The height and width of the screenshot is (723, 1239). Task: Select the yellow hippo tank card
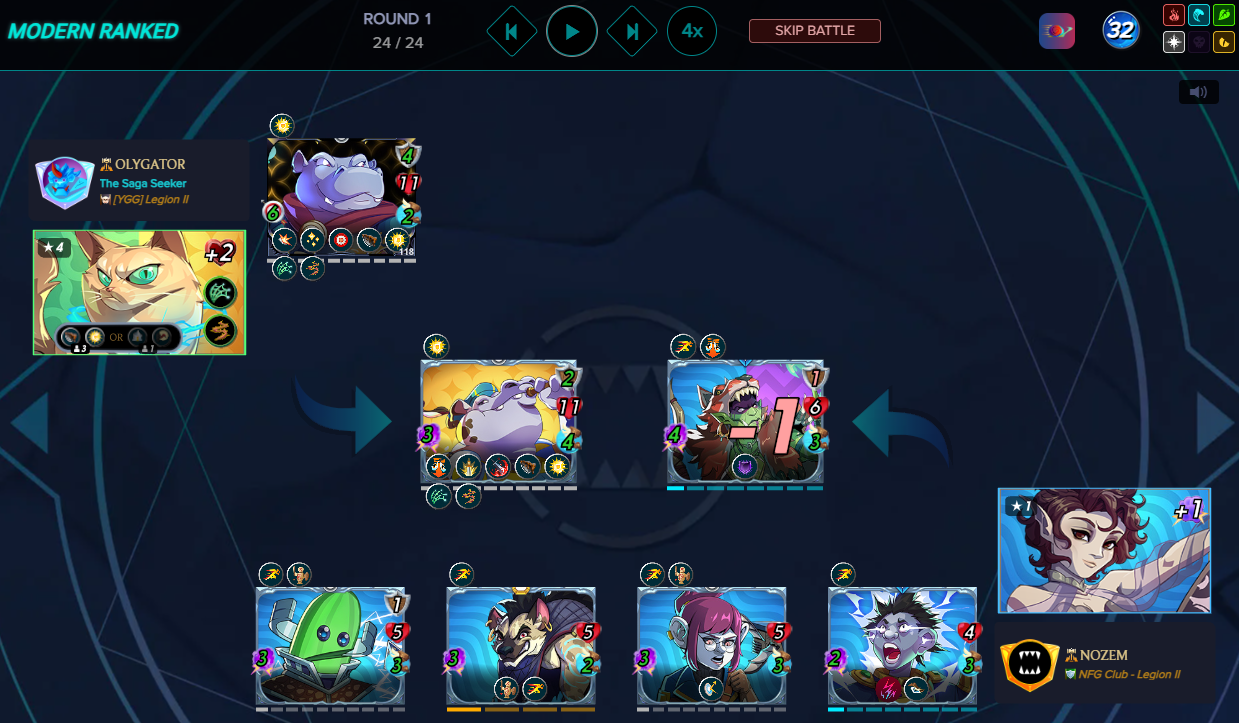(498, 420)
